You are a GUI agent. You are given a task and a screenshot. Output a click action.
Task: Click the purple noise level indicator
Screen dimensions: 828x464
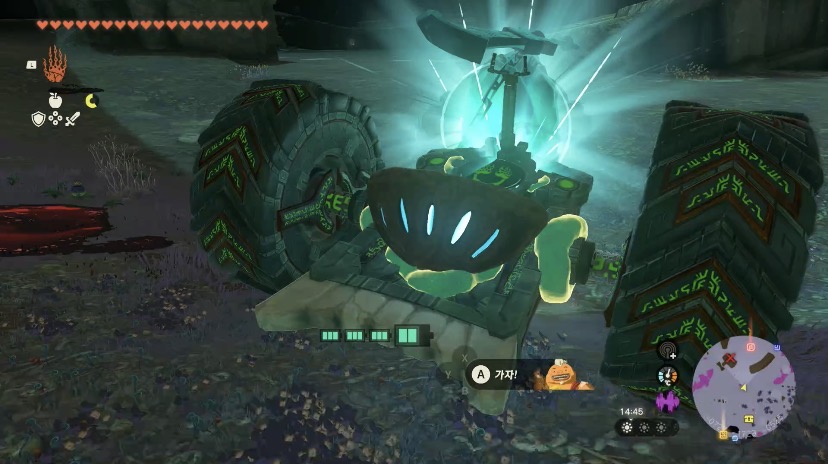point(666,401)
